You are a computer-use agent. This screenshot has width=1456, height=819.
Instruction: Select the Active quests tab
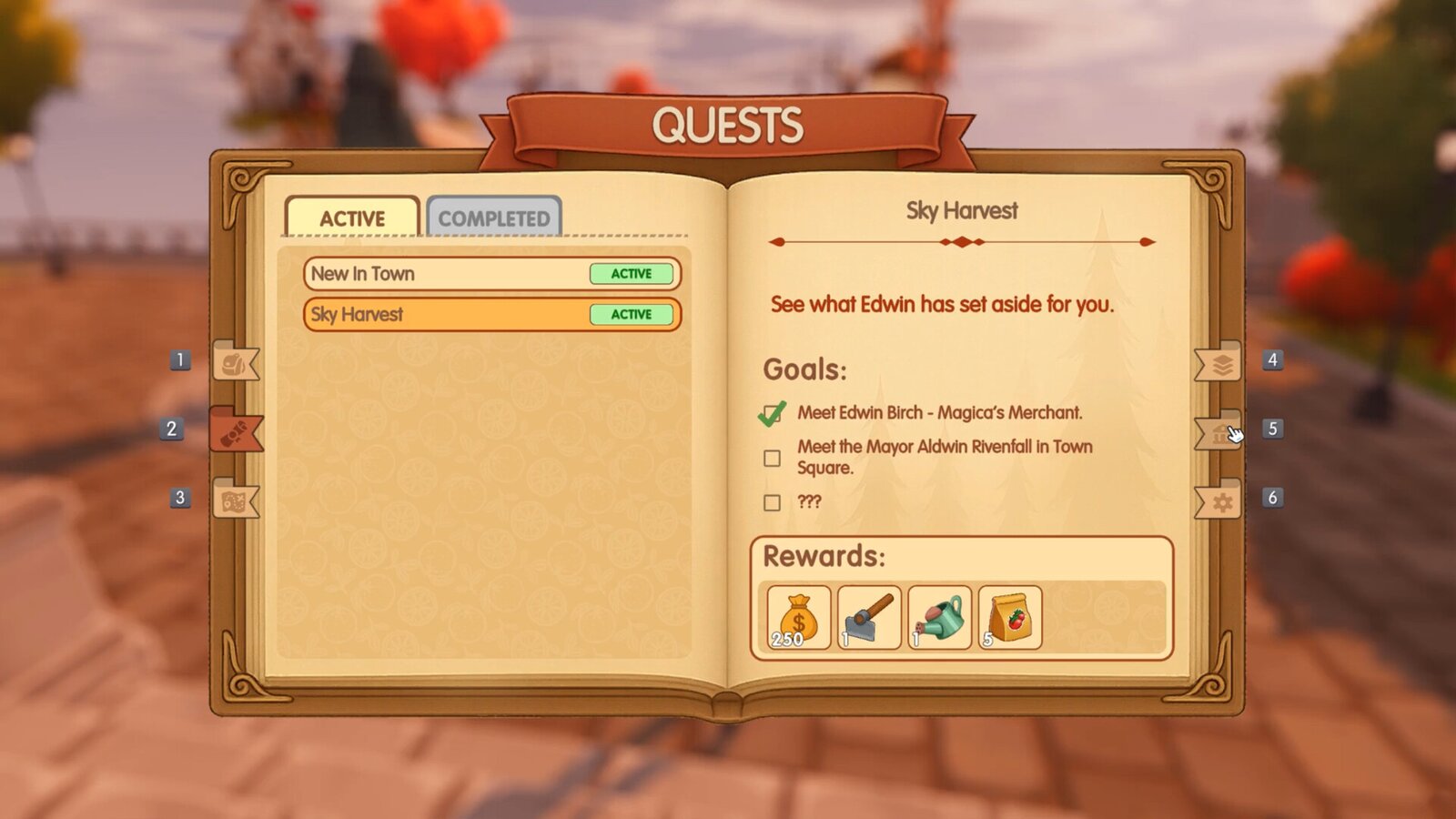352,218
